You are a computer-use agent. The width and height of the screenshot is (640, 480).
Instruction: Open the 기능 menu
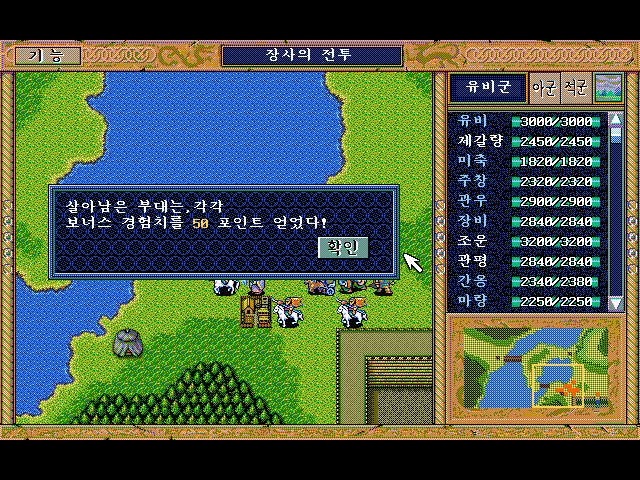click(x=46, y=56)
